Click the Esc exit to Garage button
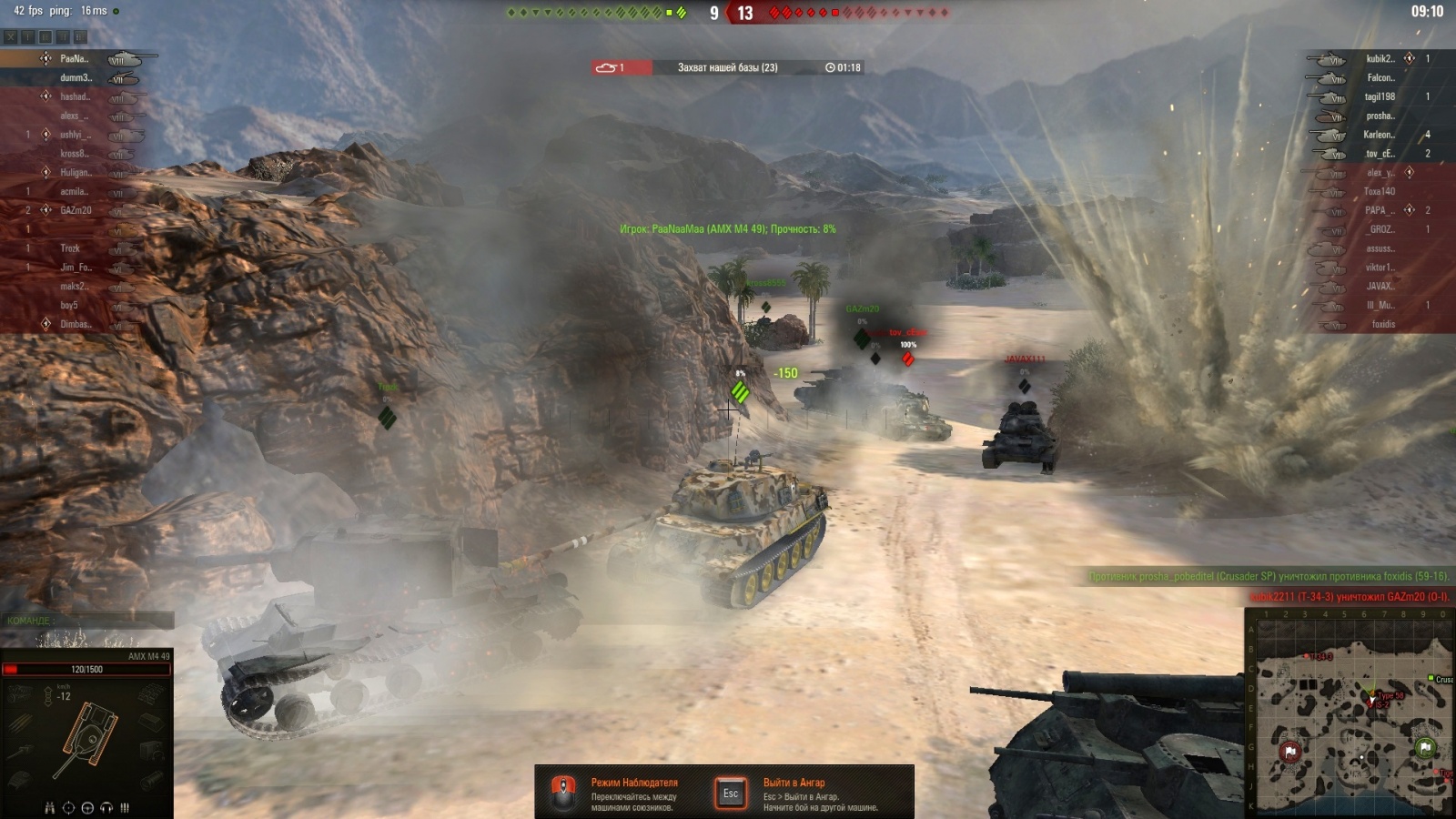The width and height of the screenshot is (1456, 819). tap(731, 794)
